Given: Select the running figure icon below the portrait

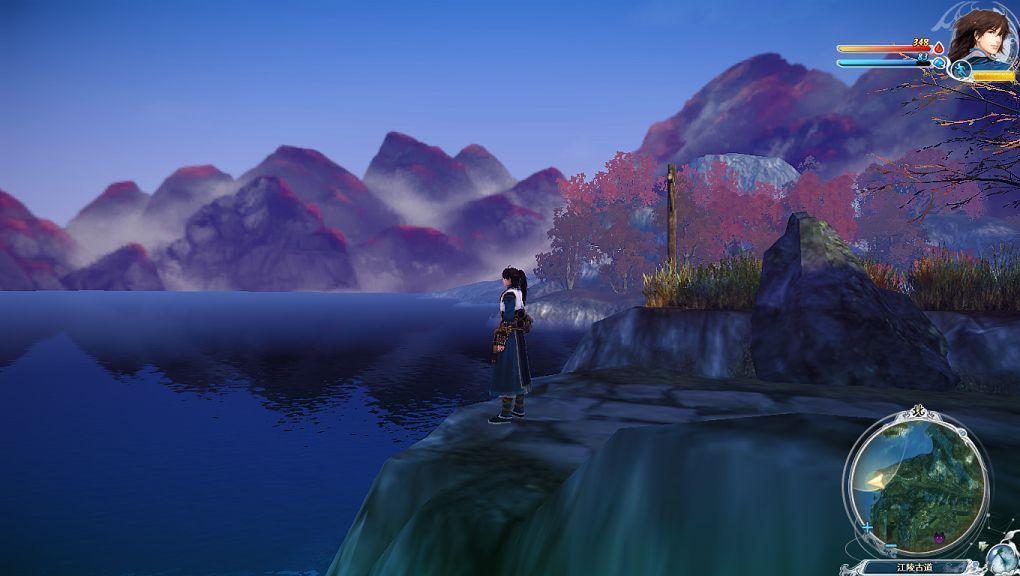Looking at the screenshot, I should click(x=961, y=69).
